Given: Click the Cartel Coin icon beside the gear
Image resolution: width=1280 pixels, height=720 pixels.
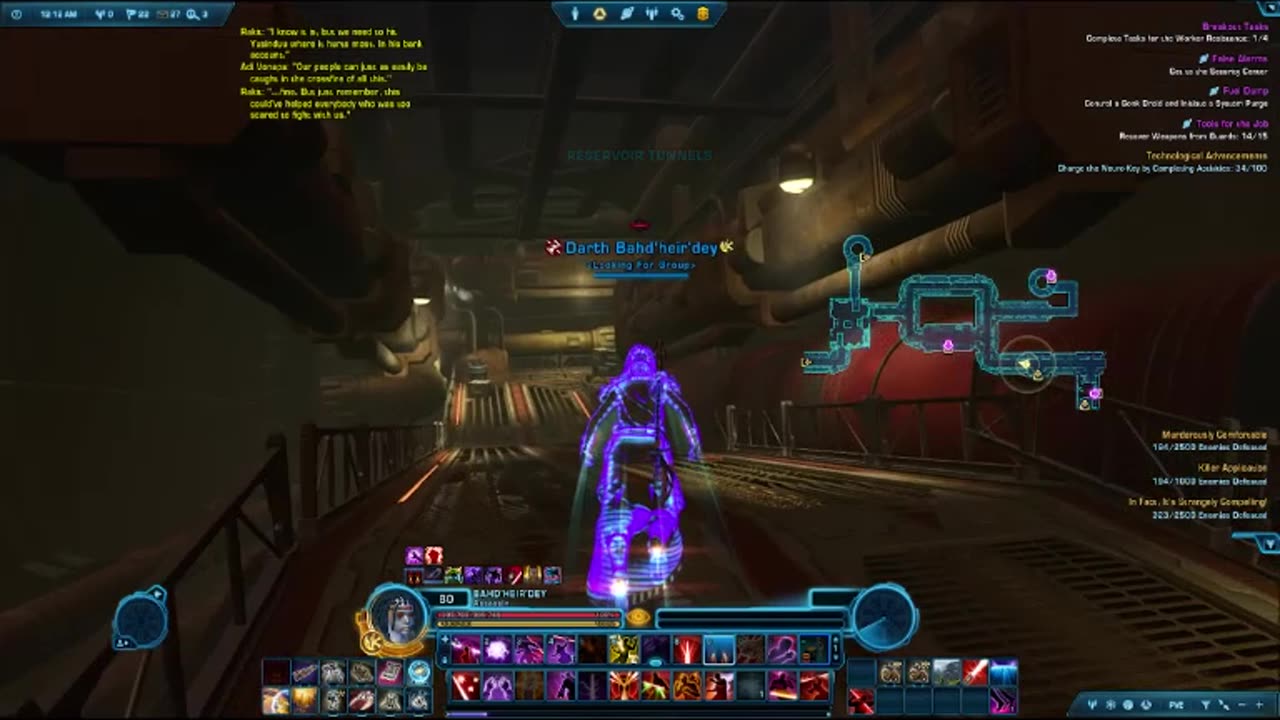Looking at the screenshot, I should pos(703,12).
